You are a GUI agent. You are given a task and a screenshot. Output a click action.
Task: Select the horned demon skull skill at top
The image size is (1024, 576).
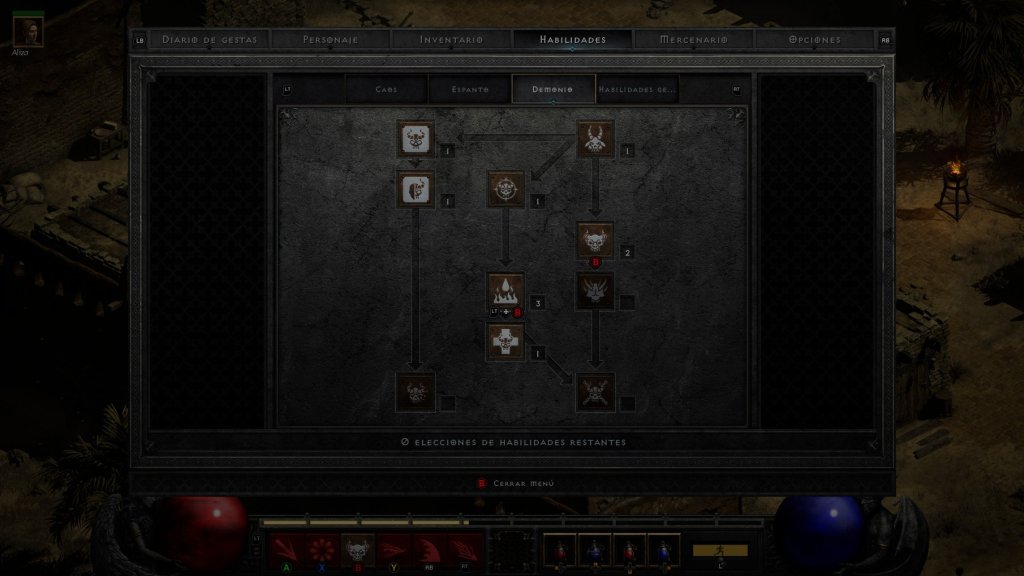pos(596,140)
